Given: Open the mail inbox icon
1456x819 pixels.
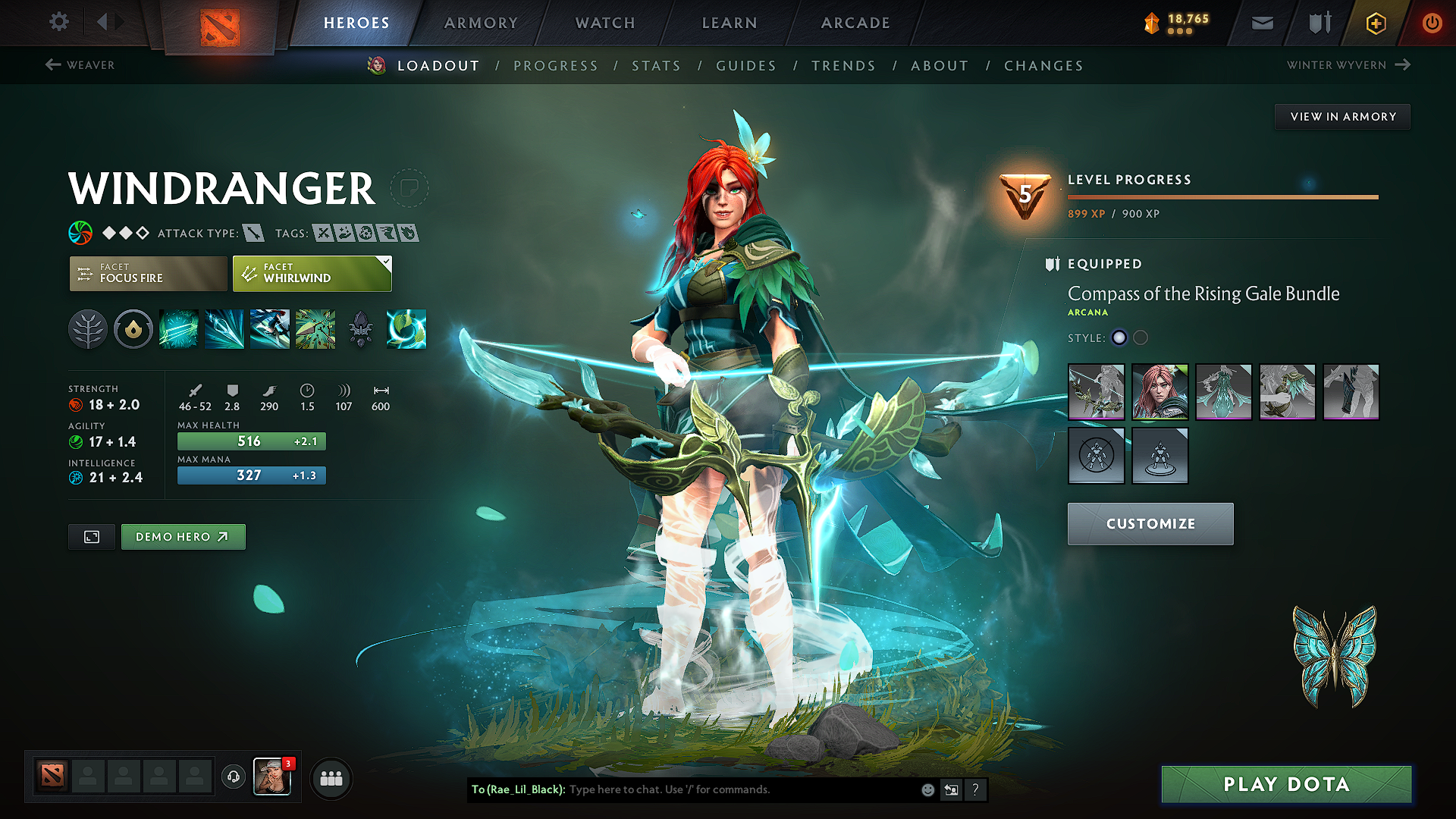Looking at the screenshot, I should [1261, 23].
